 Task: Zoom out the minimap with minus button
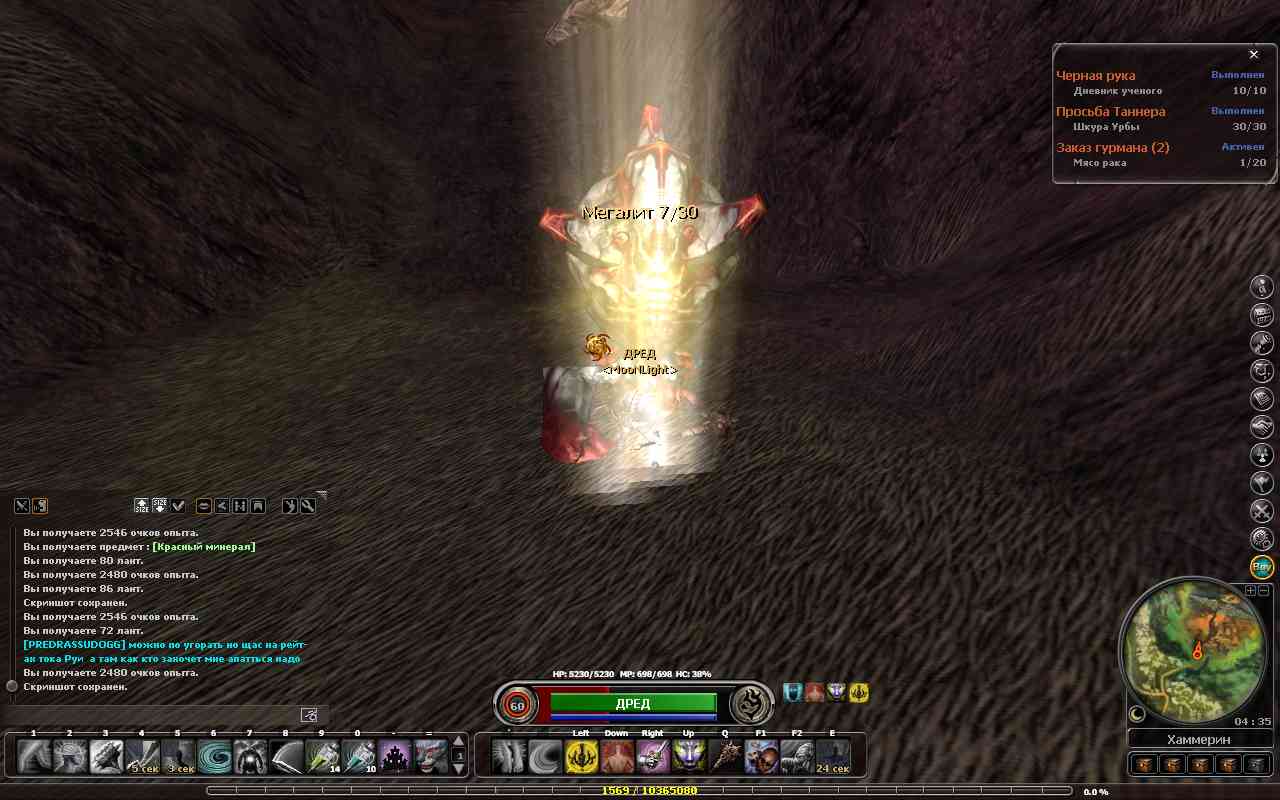pyautogui.click(x=1264, y=591)
